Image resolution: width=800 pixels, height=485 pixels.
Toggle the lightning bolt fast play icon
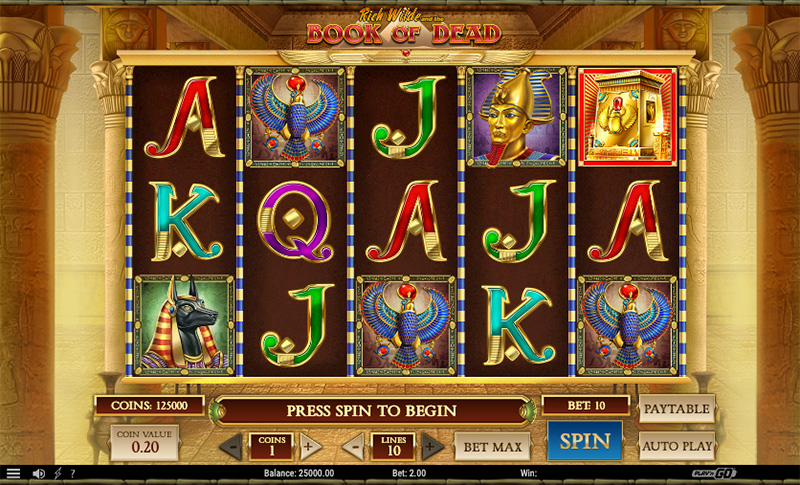point(56,473)
